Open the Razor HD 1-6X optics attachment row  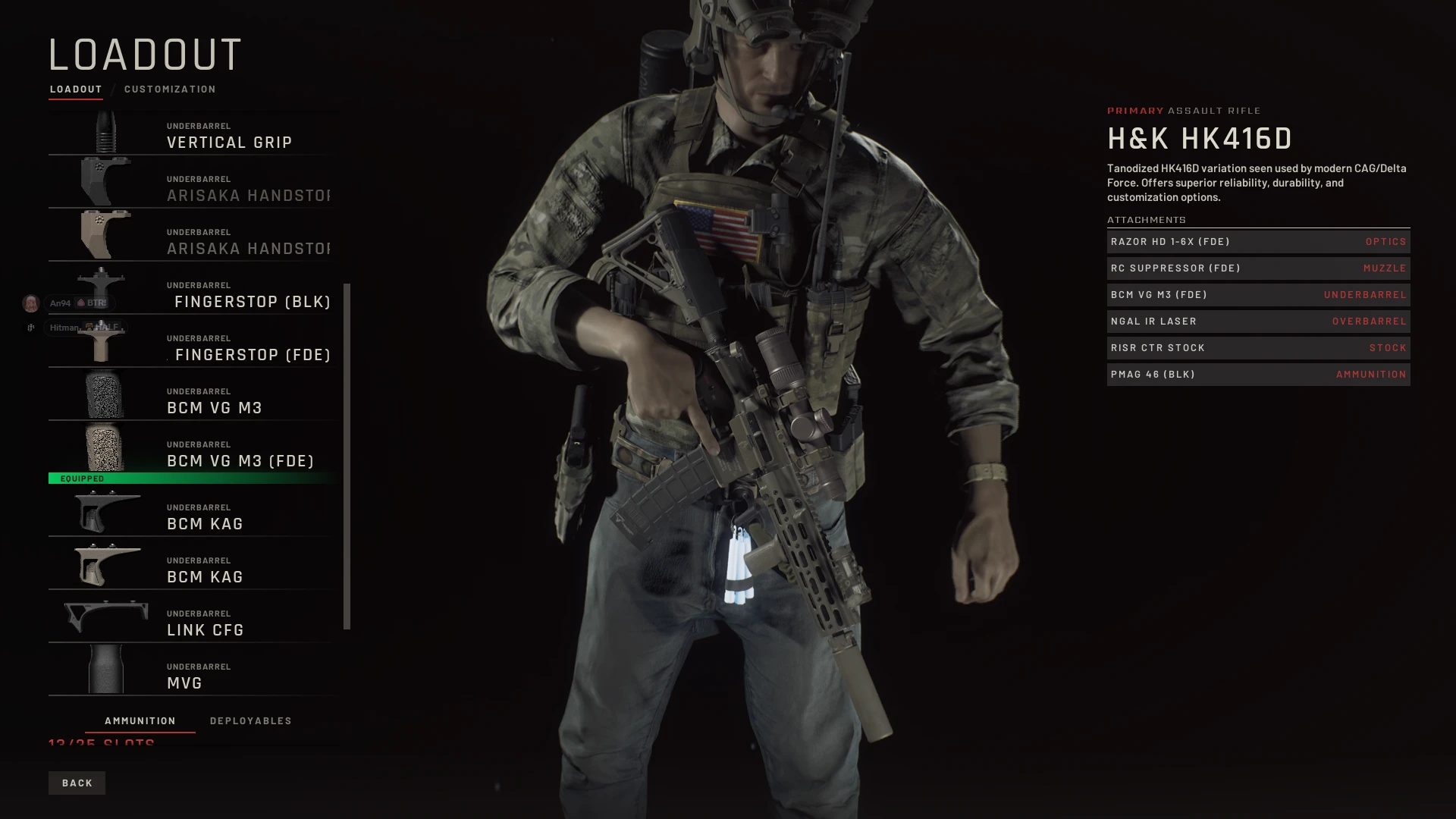click(1257, 242)
